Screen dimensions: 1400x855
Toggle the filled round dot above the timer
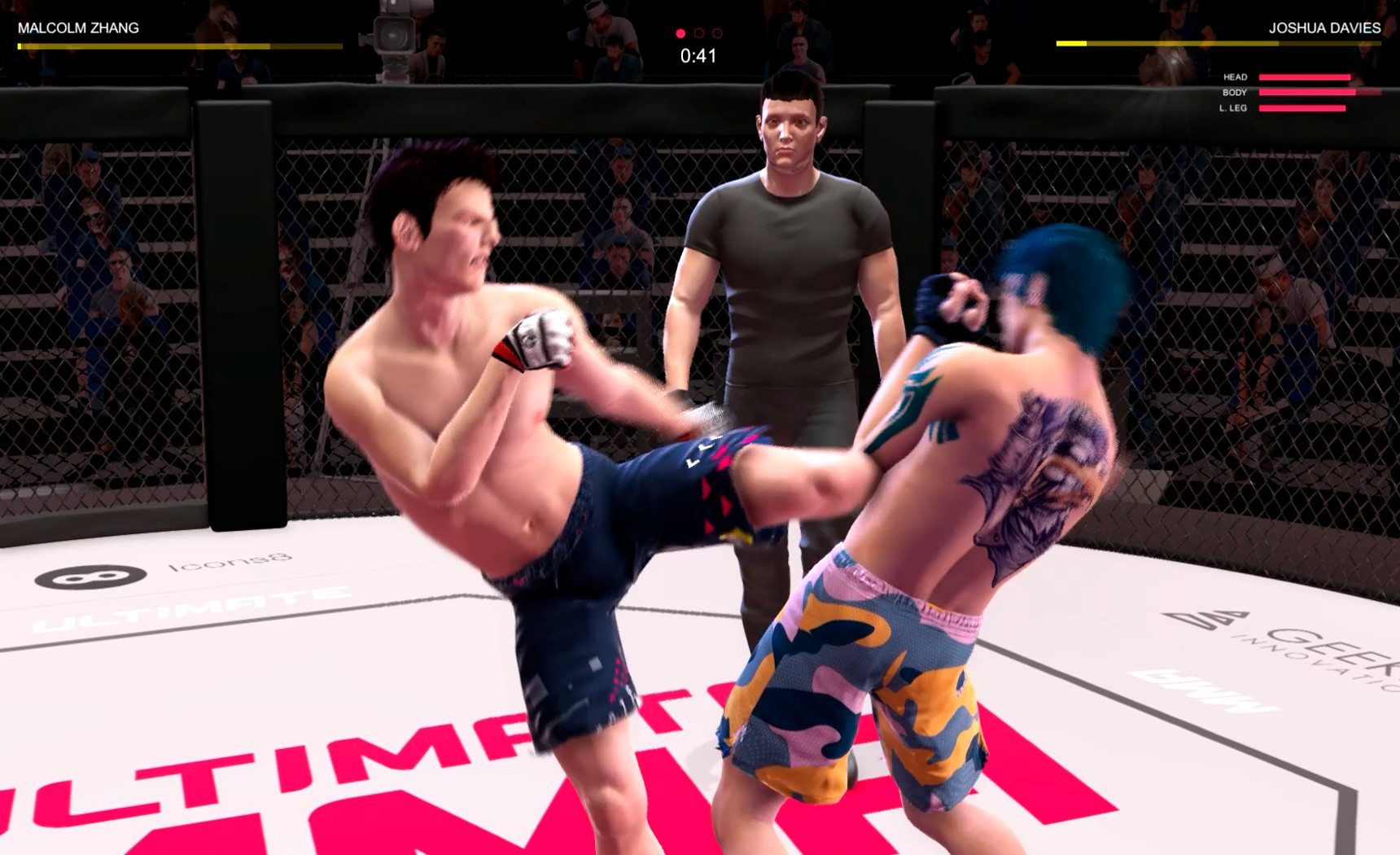tap(680, 34)
